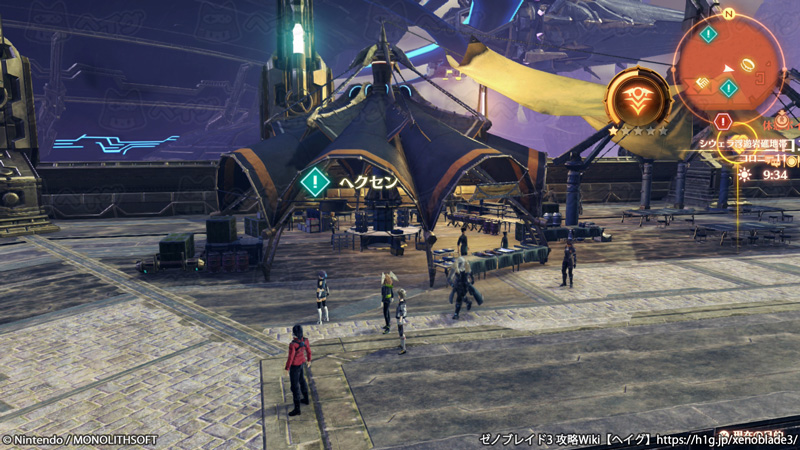Choose the ヘクセン name label
The width and height of the screenshot is (800, 450).
point(368,182)
